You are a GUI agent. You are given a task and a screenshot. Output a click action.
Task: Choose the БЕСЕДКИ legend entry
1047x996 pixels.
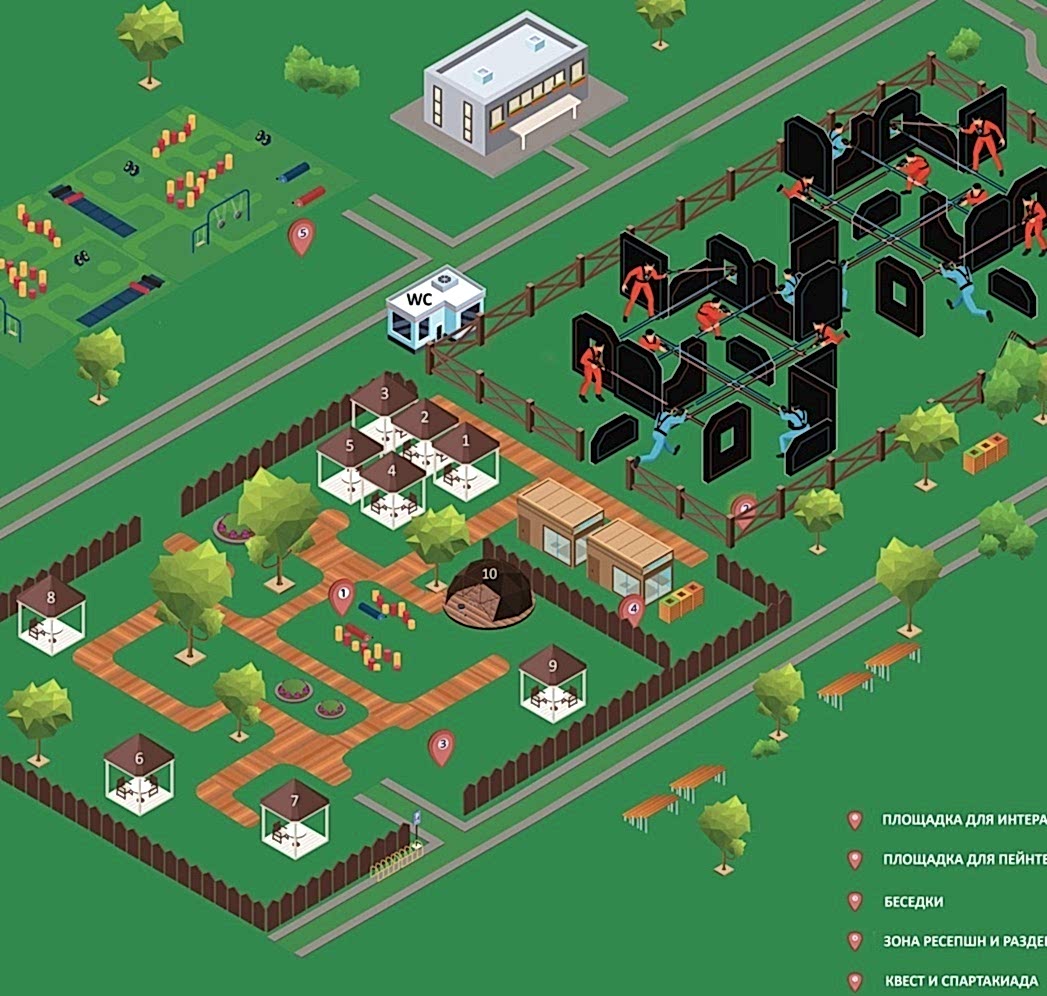913,901
